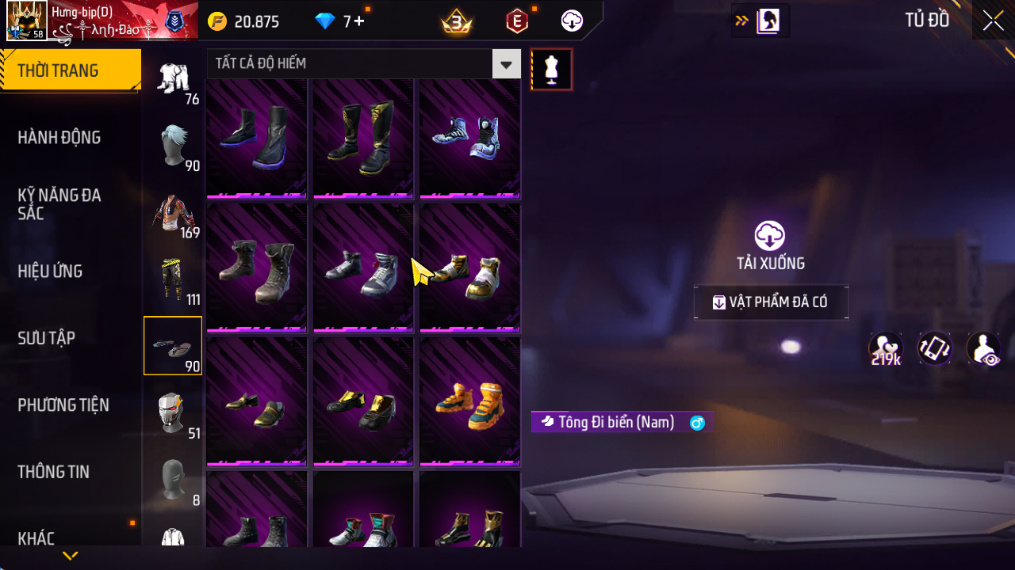
Task: Add diamonds with the plus button
Action: pos(360,21)
